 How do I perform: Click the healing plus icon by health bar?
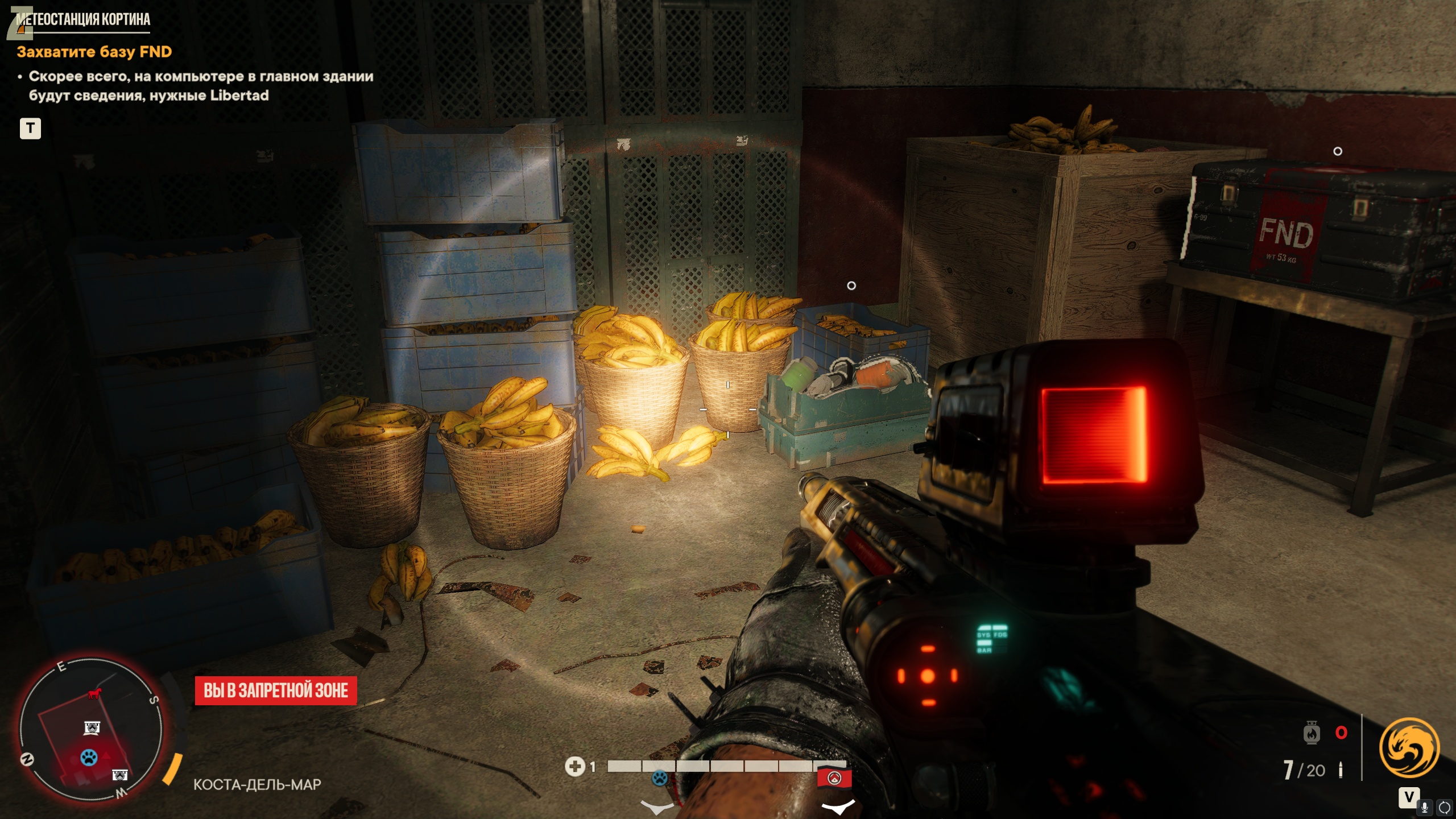coord(574,766)
